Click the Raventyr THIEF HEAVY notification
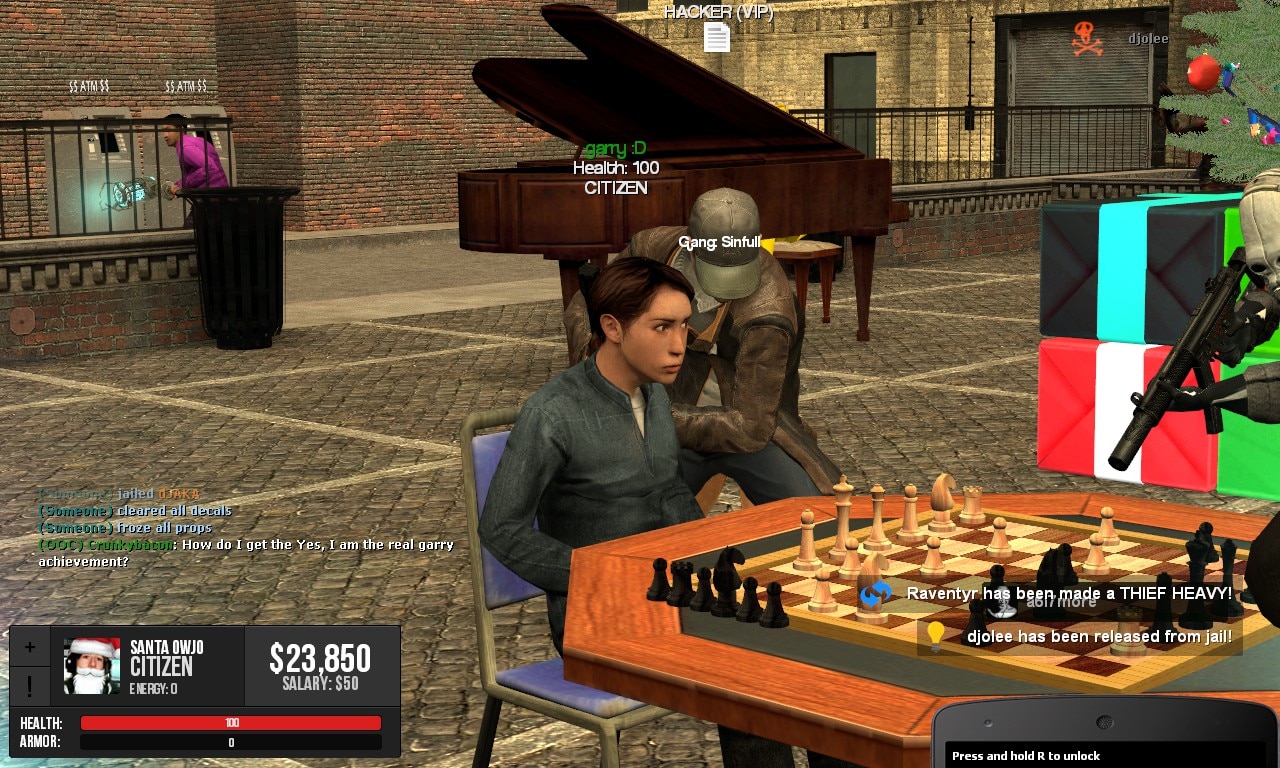This screenshot has height=768, width=1280. [1048, 594]
